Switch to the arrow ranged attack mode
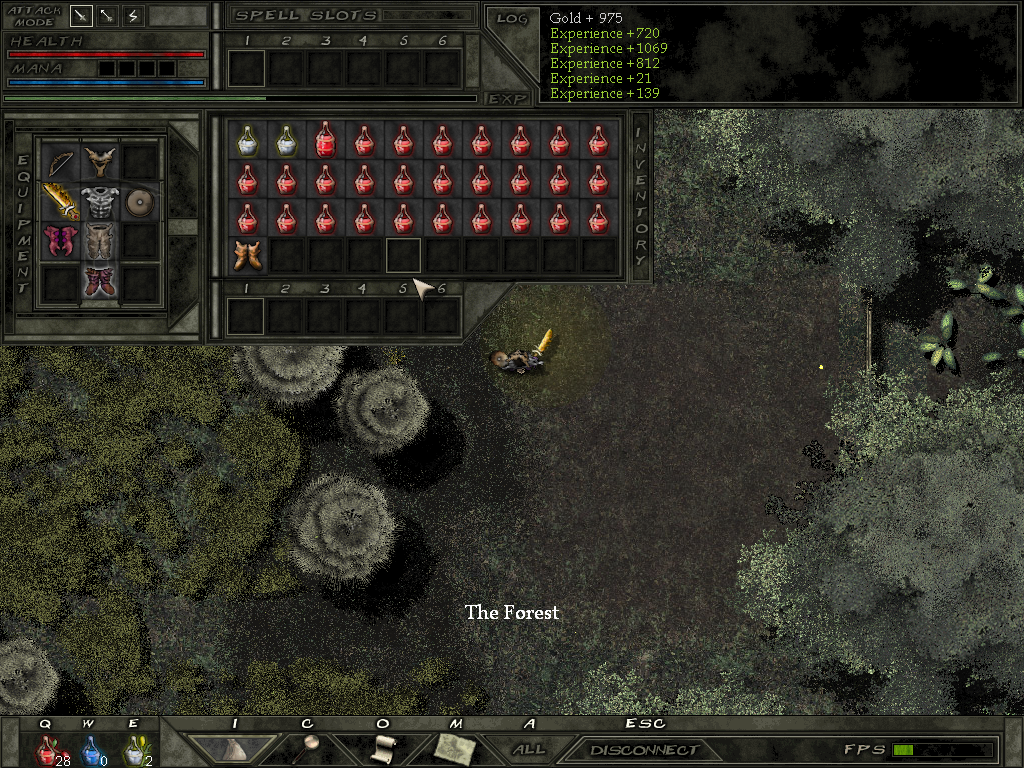This screenshot has height=768, width=1024. pos(107,16)
